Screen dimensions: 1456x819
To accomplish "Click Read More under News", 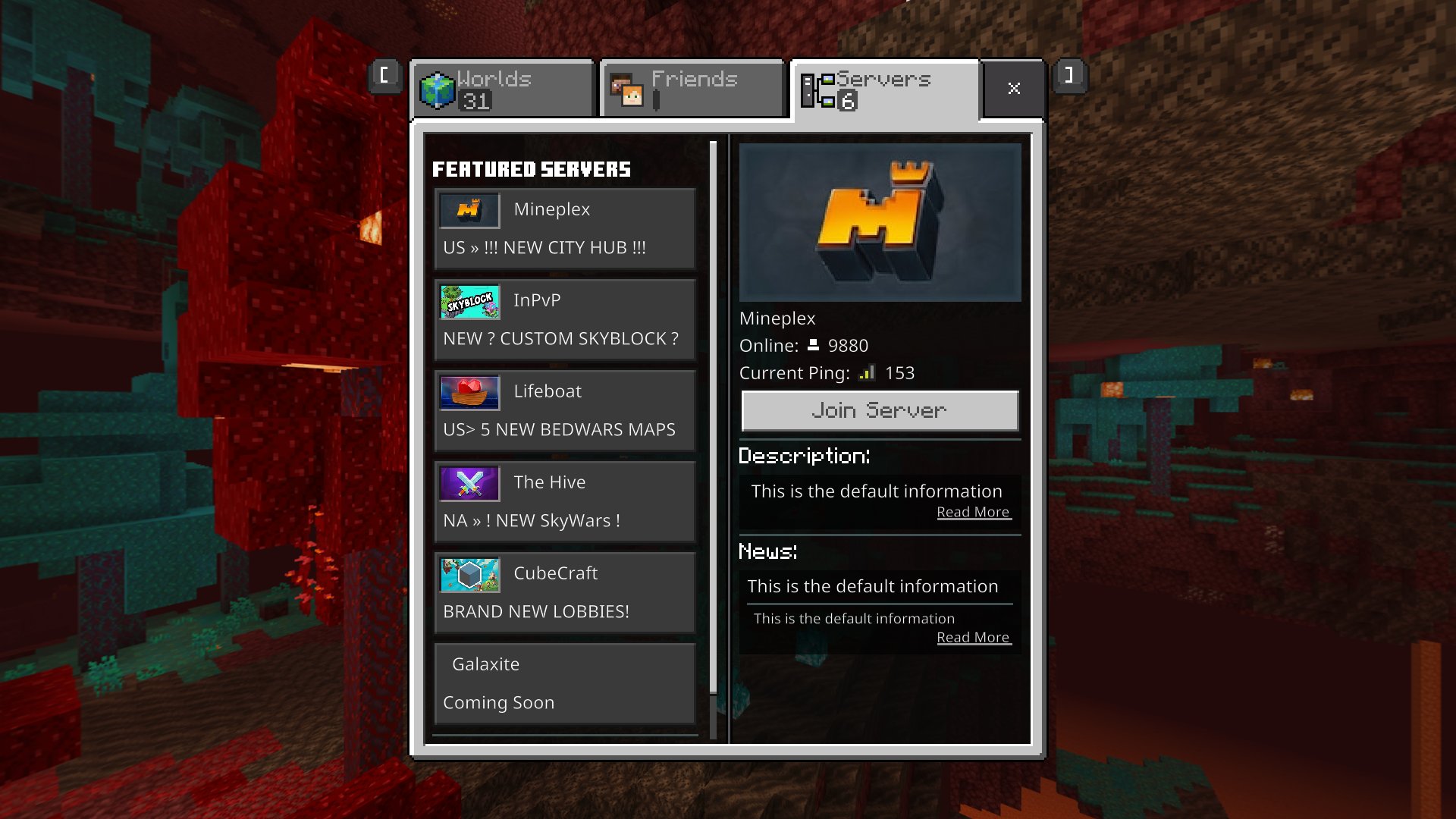I will [974, 637].
